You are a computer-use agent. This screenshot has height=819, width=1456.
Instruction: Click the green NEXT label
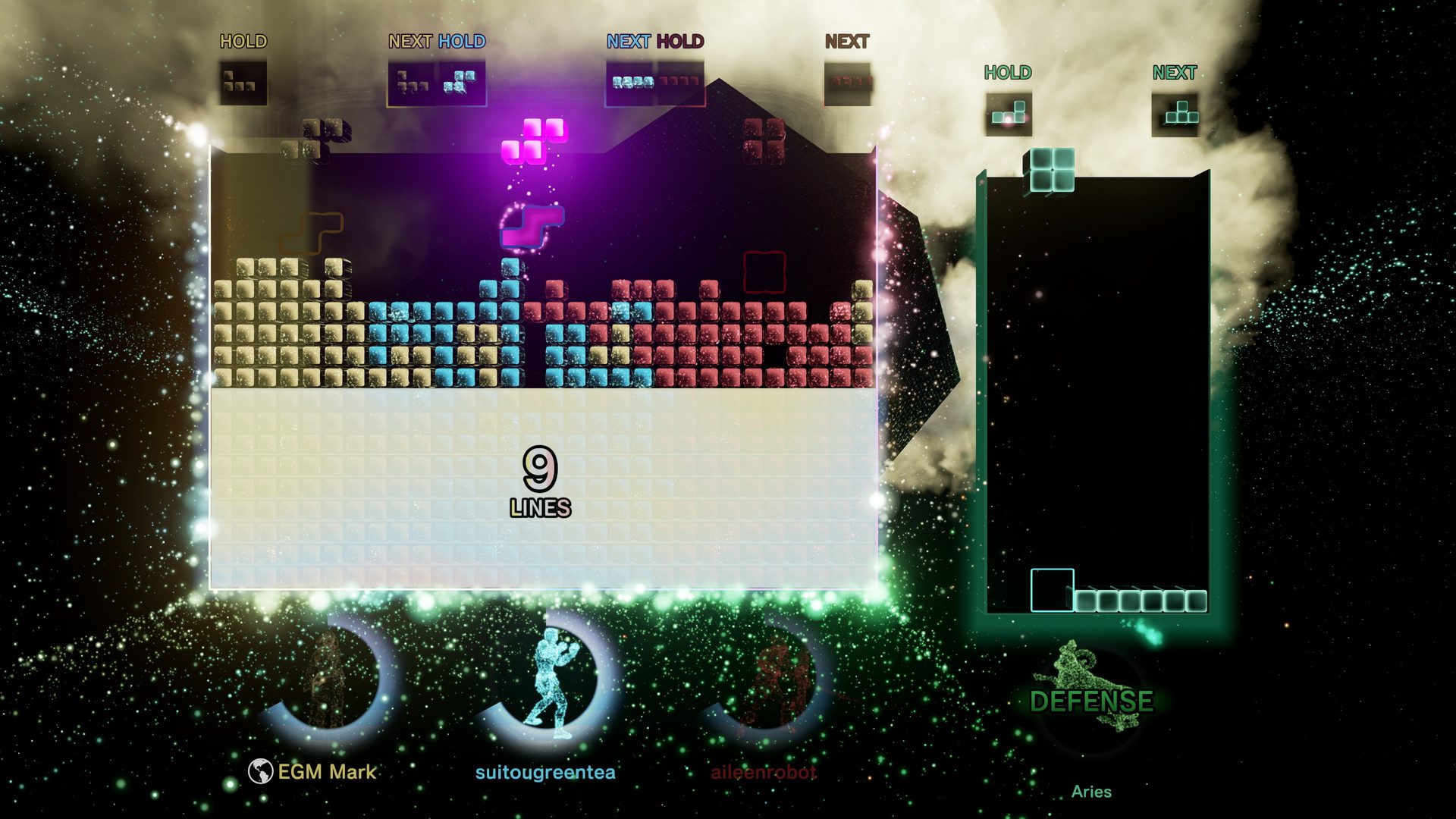1175,73
